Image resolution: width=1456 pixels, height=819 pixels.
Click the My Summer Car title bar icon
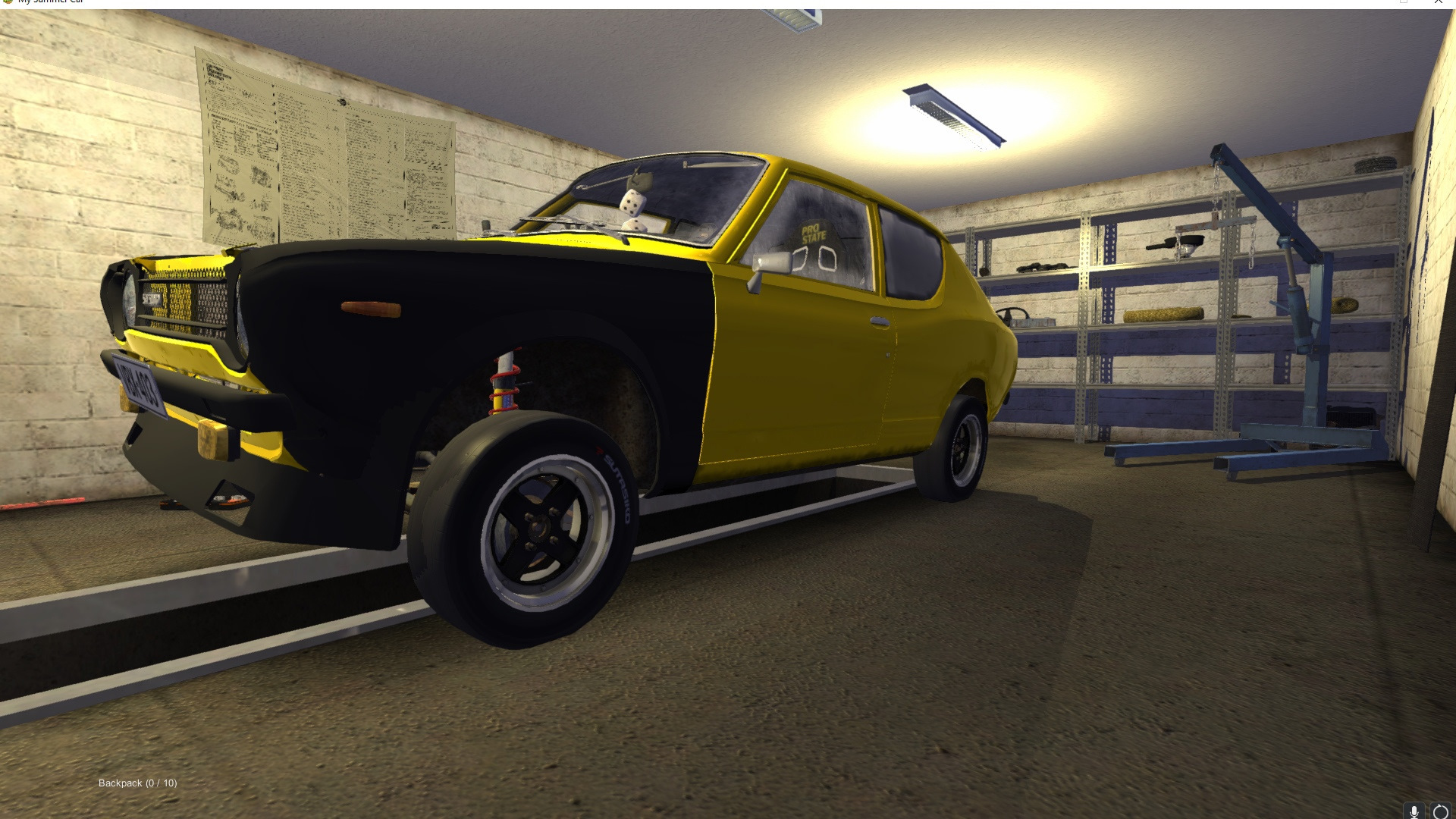tap(8, 2)
